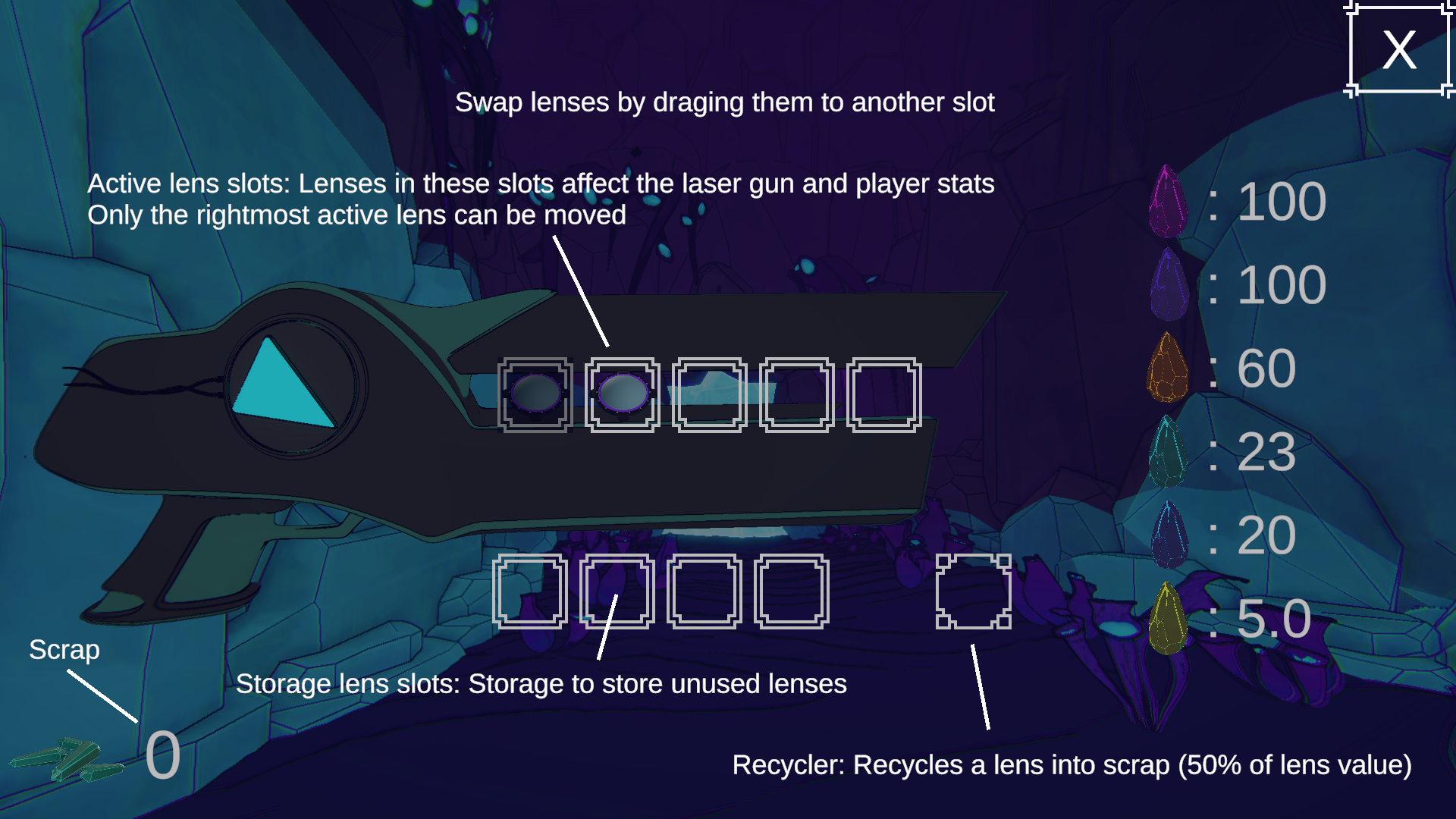Select the yellow gem valued at 5.0
The height and width of the screenshot is (819, 1456).
(x=1168, y=618)
